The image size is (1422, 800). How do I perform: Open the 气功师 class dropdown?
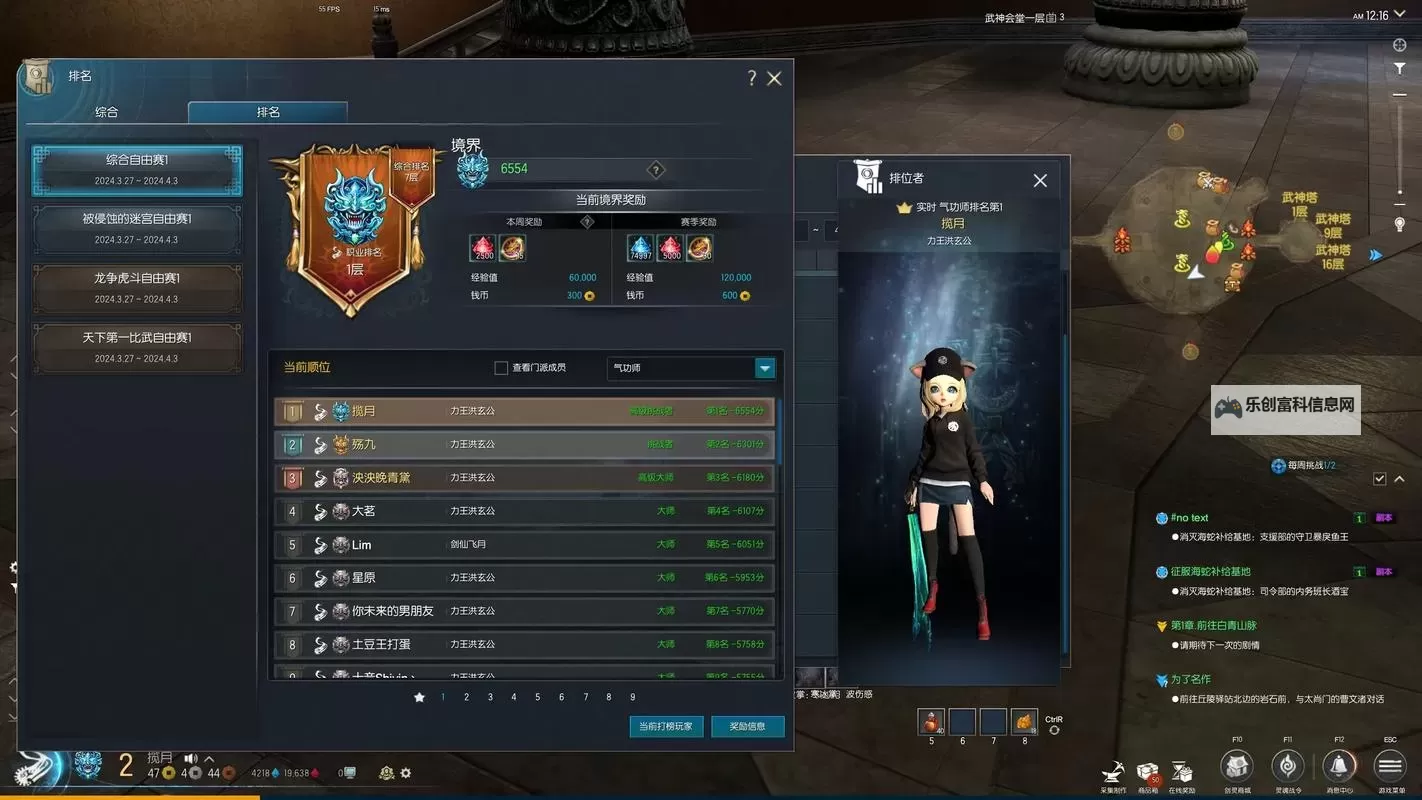(763, 368)
